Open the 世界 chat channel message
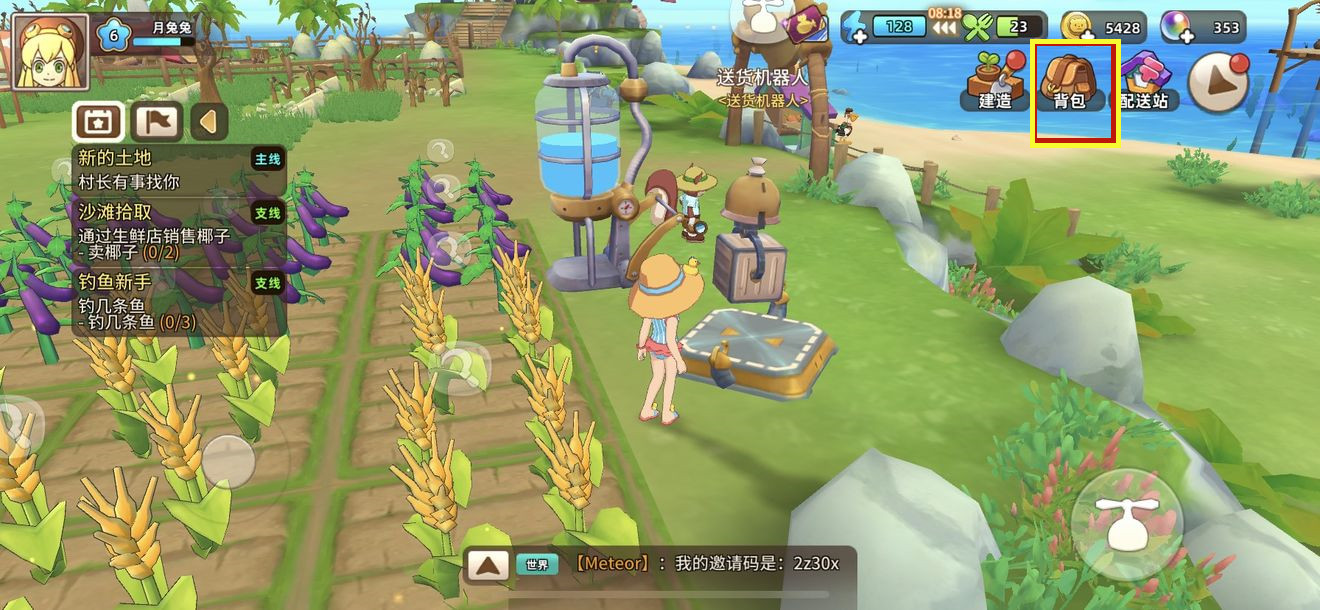1320x610 pixels. click(x=680, y=564)
